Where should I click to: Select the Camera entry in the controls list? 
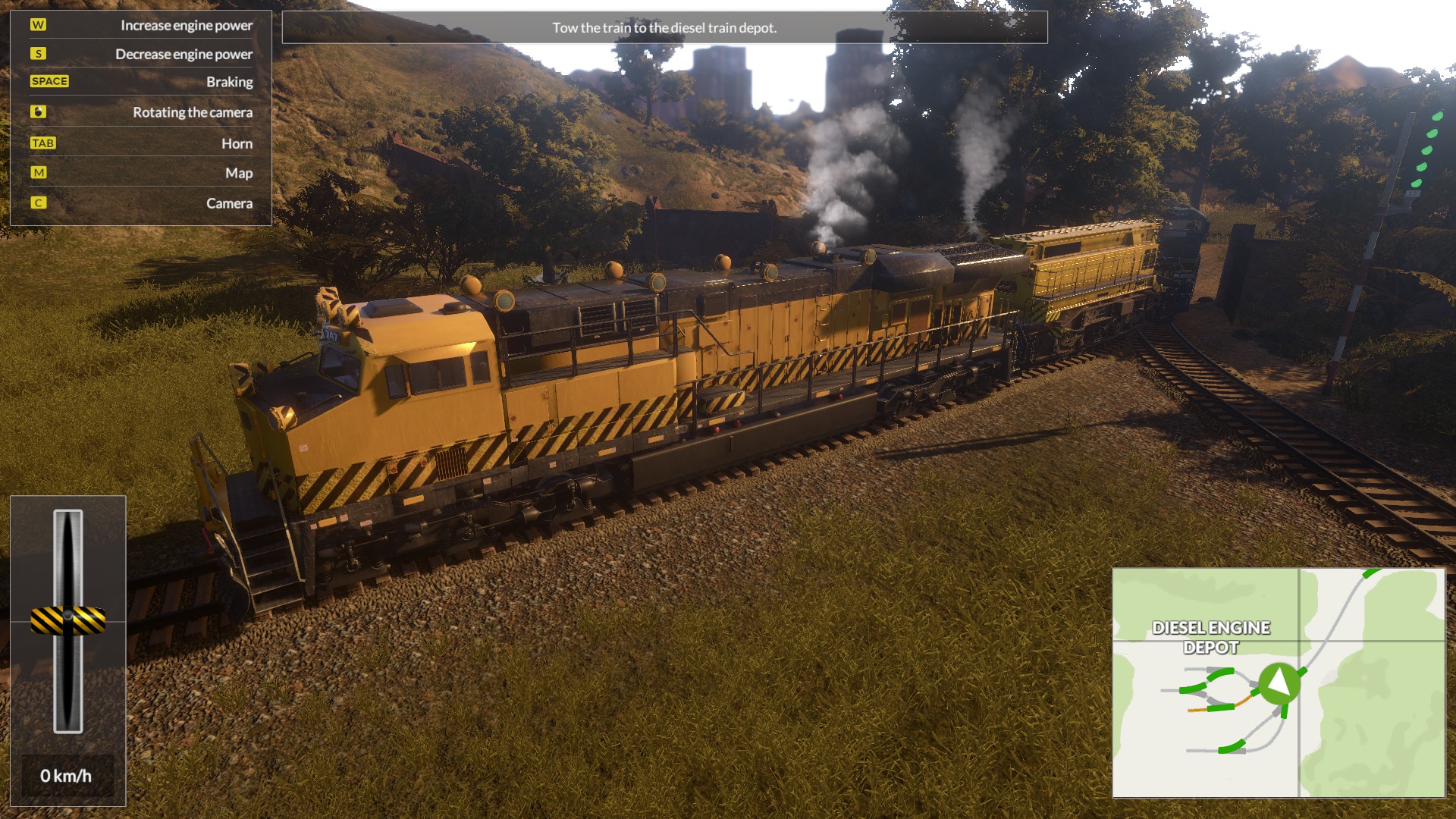pyautogui.click(x=229, y=203)
